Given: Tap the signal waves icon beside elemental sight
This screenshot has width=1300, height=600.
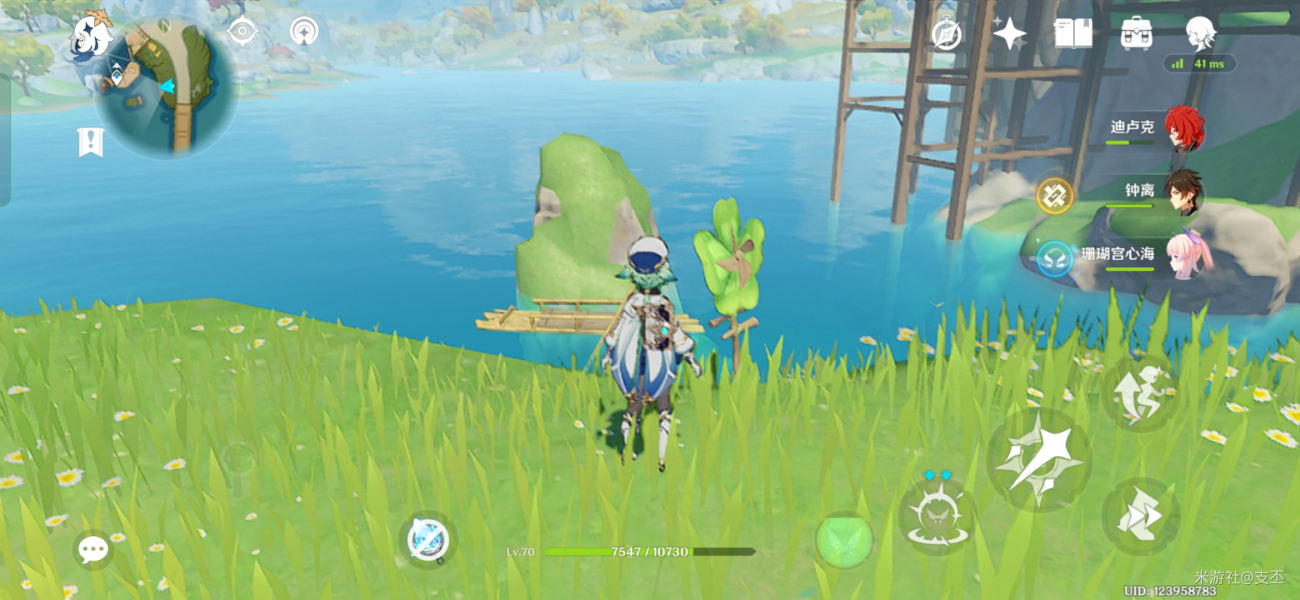Looking at the screenshot, I should click(304, 31).
